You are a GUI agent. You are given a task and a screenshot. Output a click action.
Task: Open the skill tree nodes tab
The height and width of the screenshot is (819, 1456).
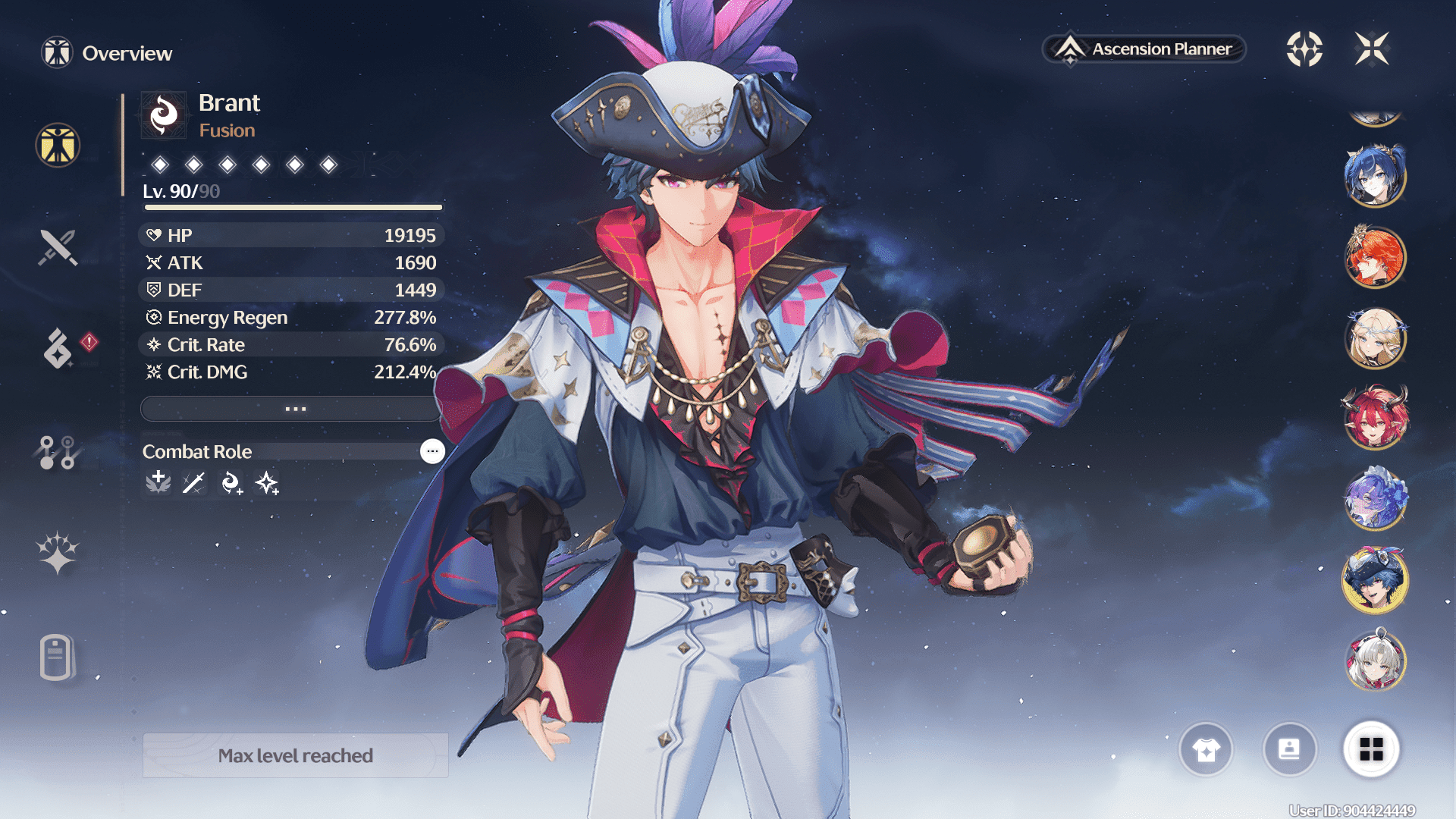(58, 452)
